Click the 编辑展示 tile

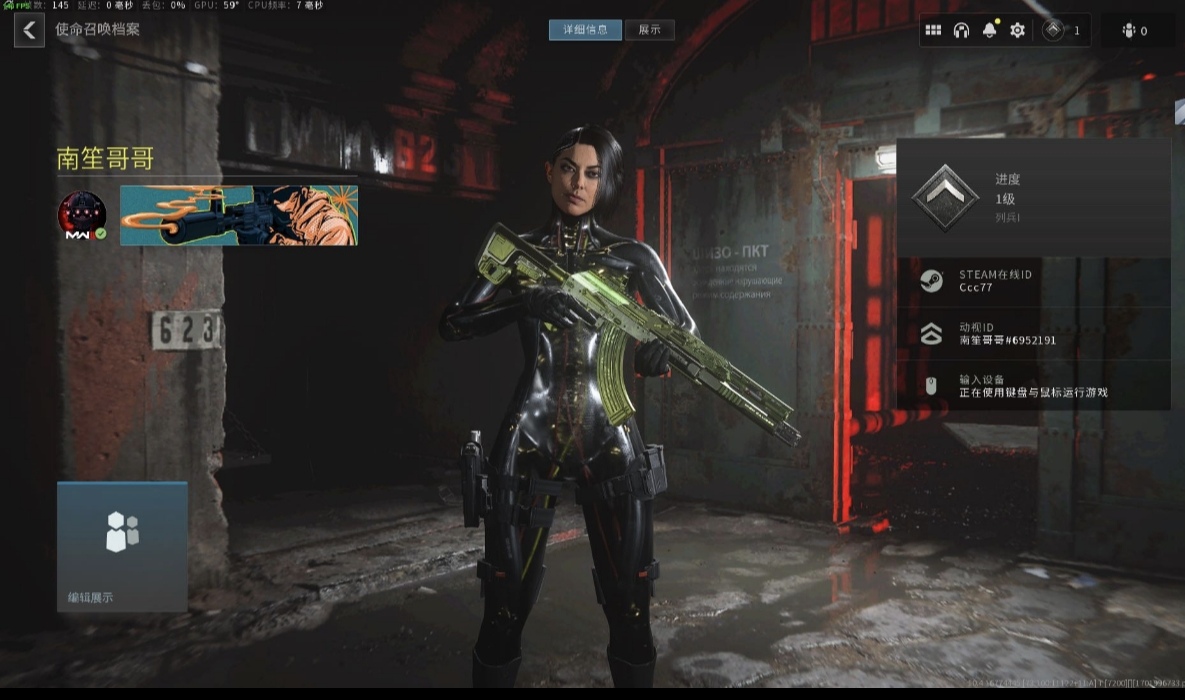click(122, 546)
